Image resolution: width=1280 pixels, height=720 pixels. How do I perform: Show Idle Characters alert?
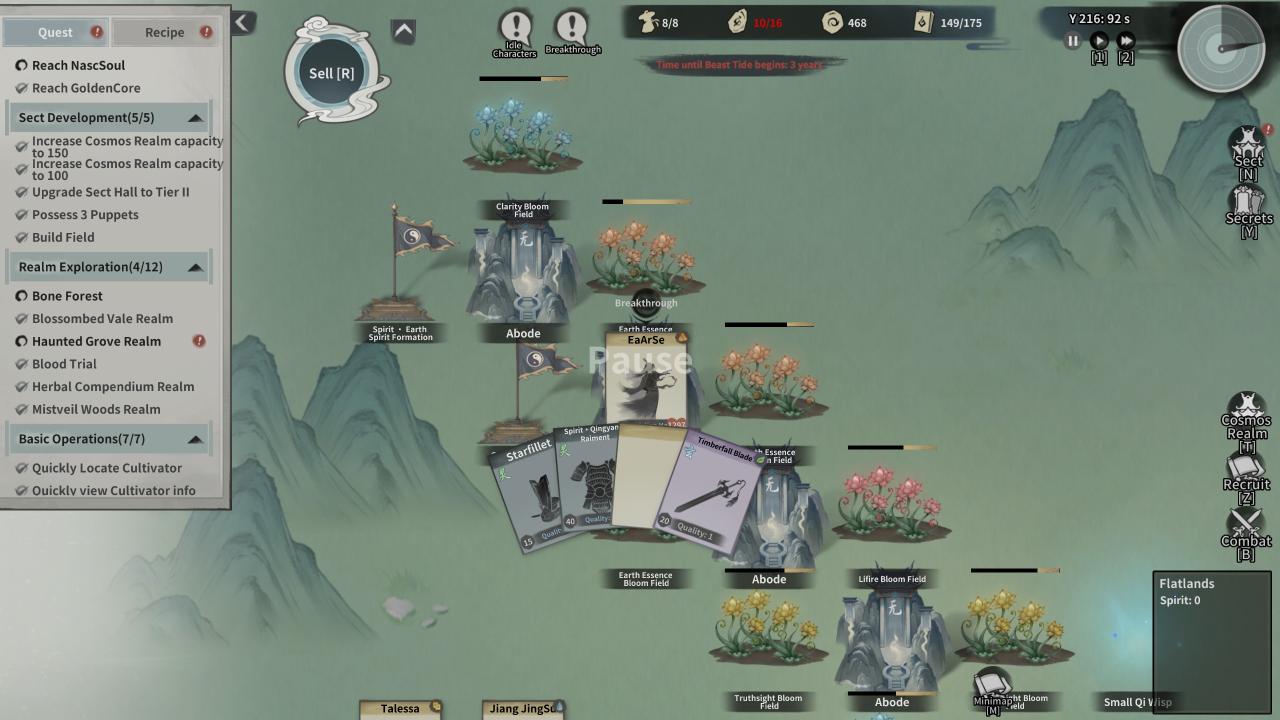coord(515,31)
